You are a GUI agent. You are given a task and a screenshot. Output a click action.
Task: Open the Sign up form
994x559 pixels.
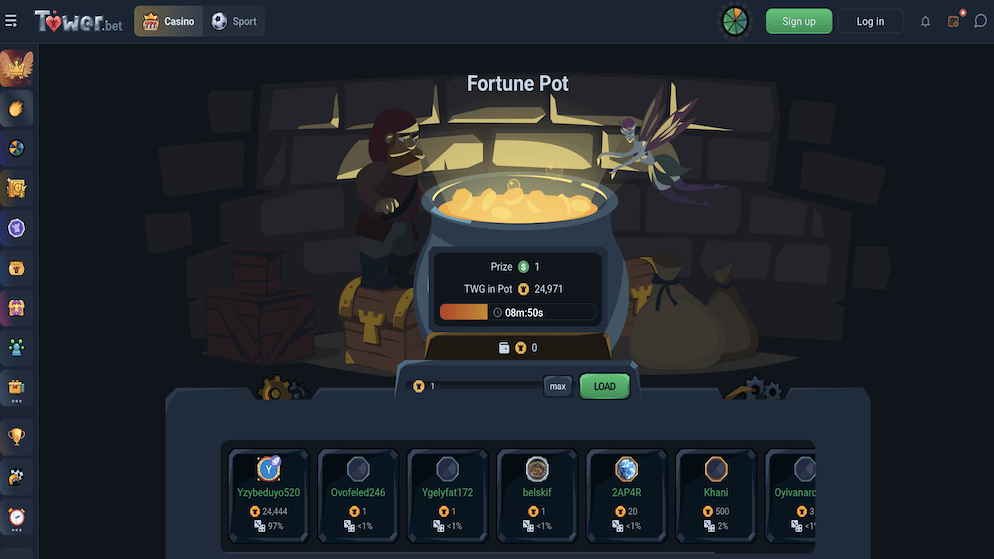(798, 21)
